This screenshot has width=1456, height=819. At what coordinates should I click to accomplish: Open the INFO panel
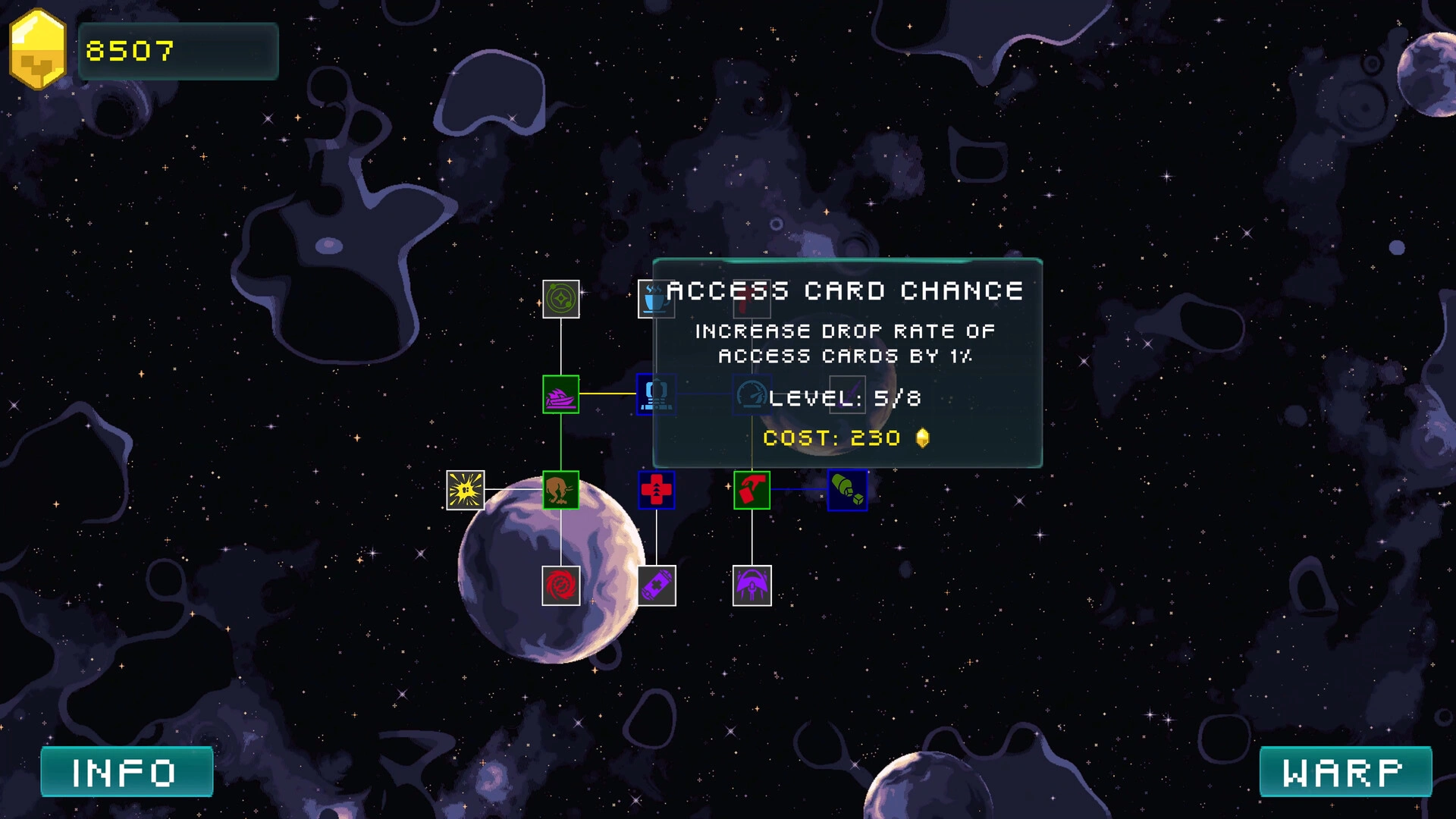click(127, 772)
